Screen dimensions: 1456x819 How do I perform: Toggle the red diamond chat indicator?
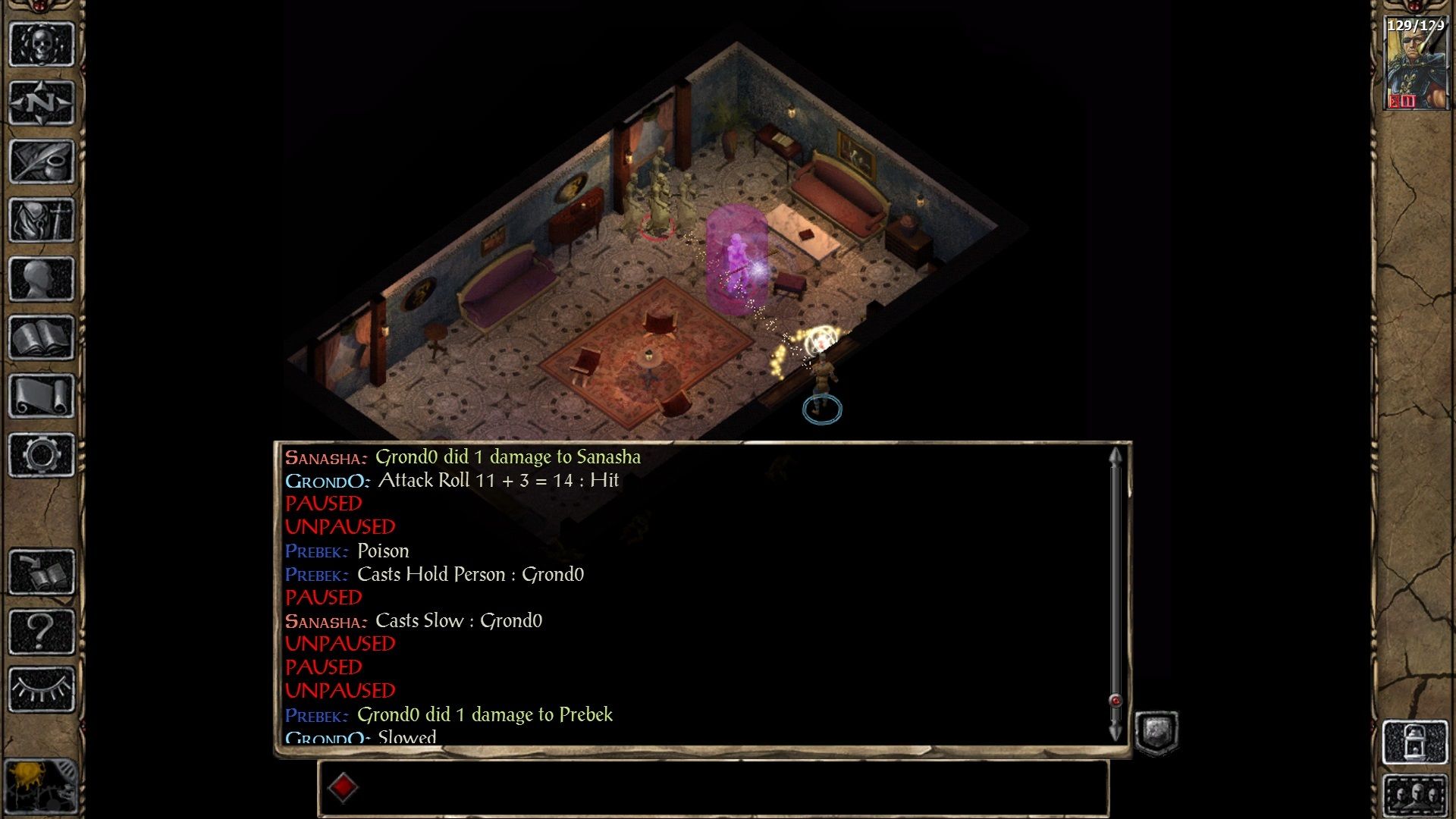(x=345, y=787)
